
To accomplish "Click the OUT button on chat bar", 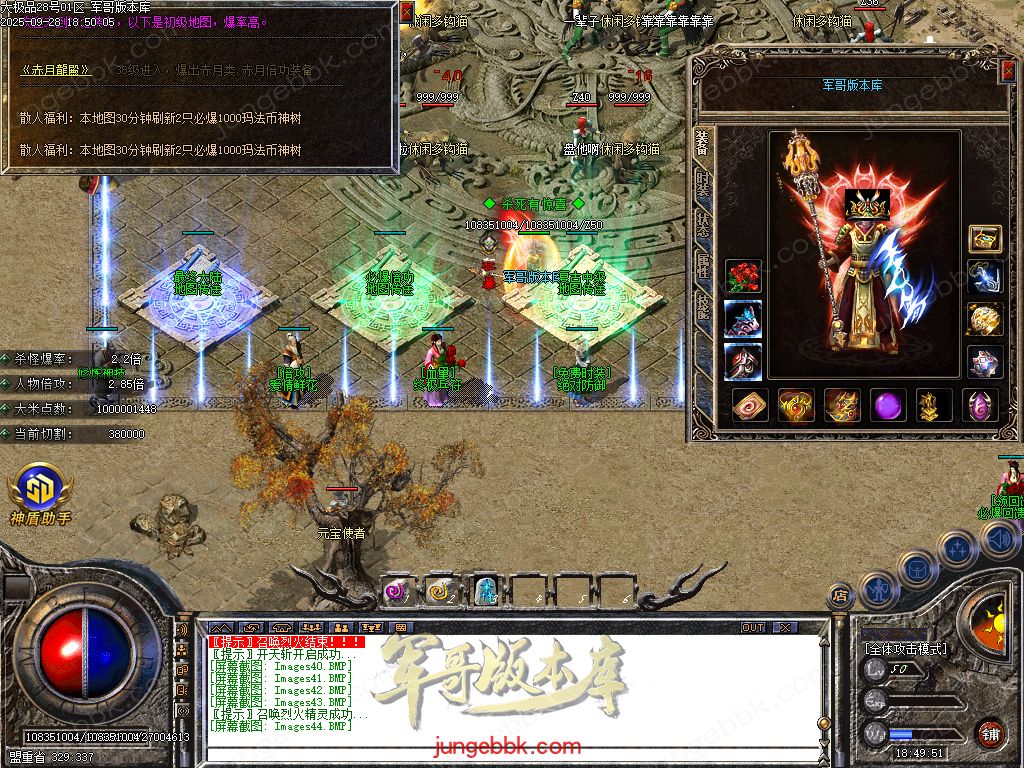I will [753, 627].
